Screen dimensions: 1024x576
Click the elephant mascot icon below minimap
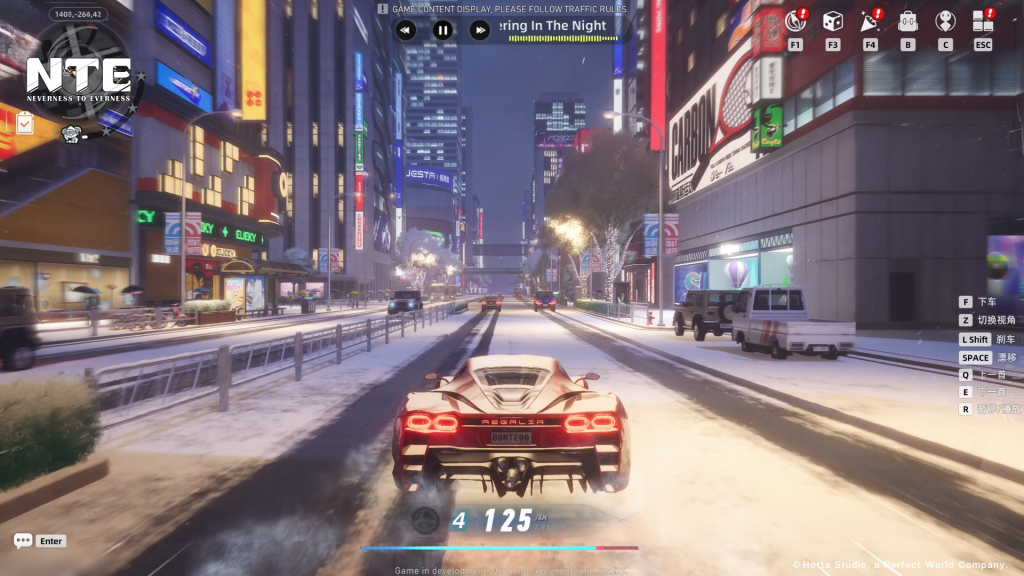click(71, 132)
